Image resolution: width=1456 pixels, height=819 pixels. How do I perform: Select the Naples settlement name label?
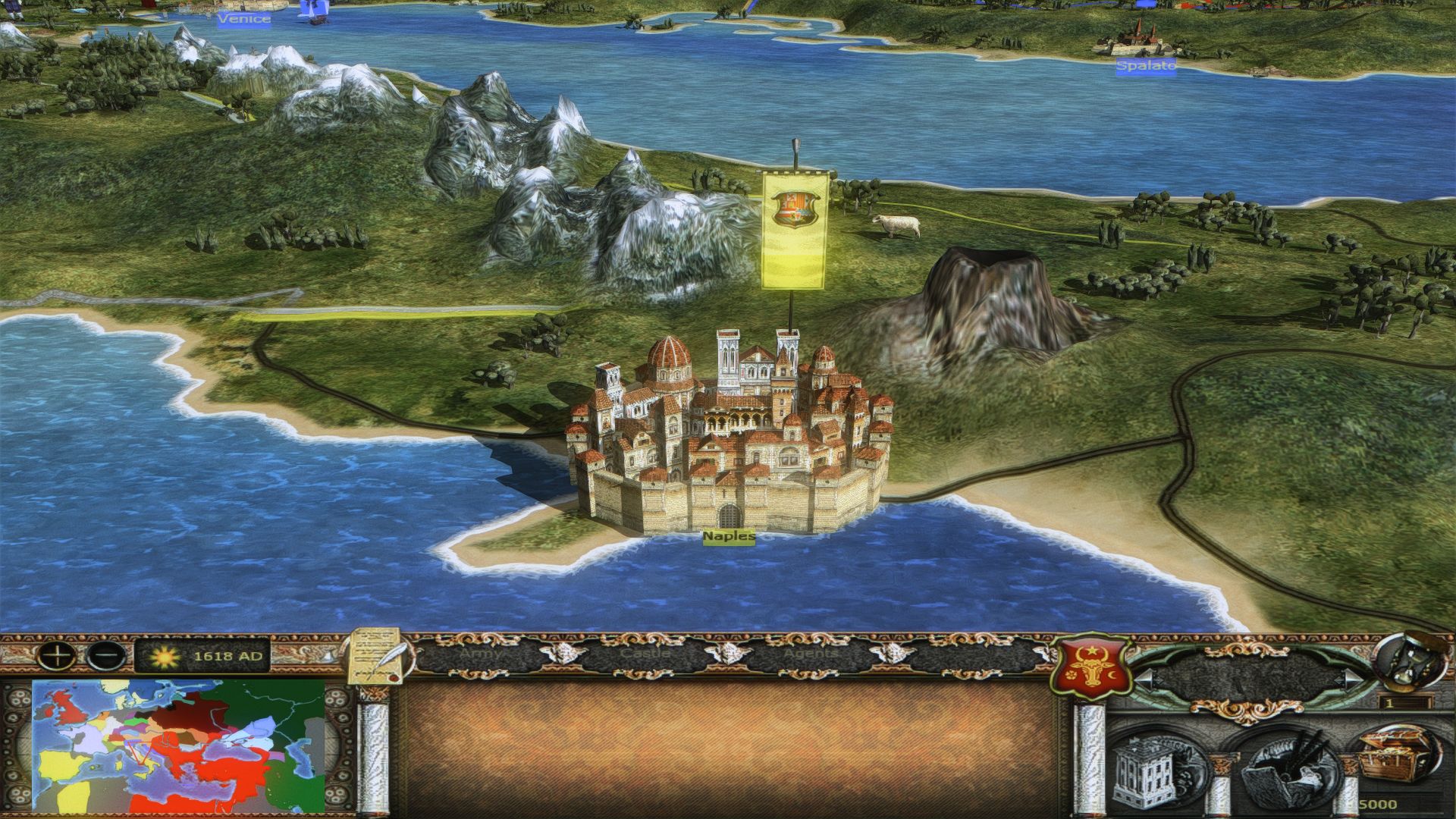click(x=729, y=537)
